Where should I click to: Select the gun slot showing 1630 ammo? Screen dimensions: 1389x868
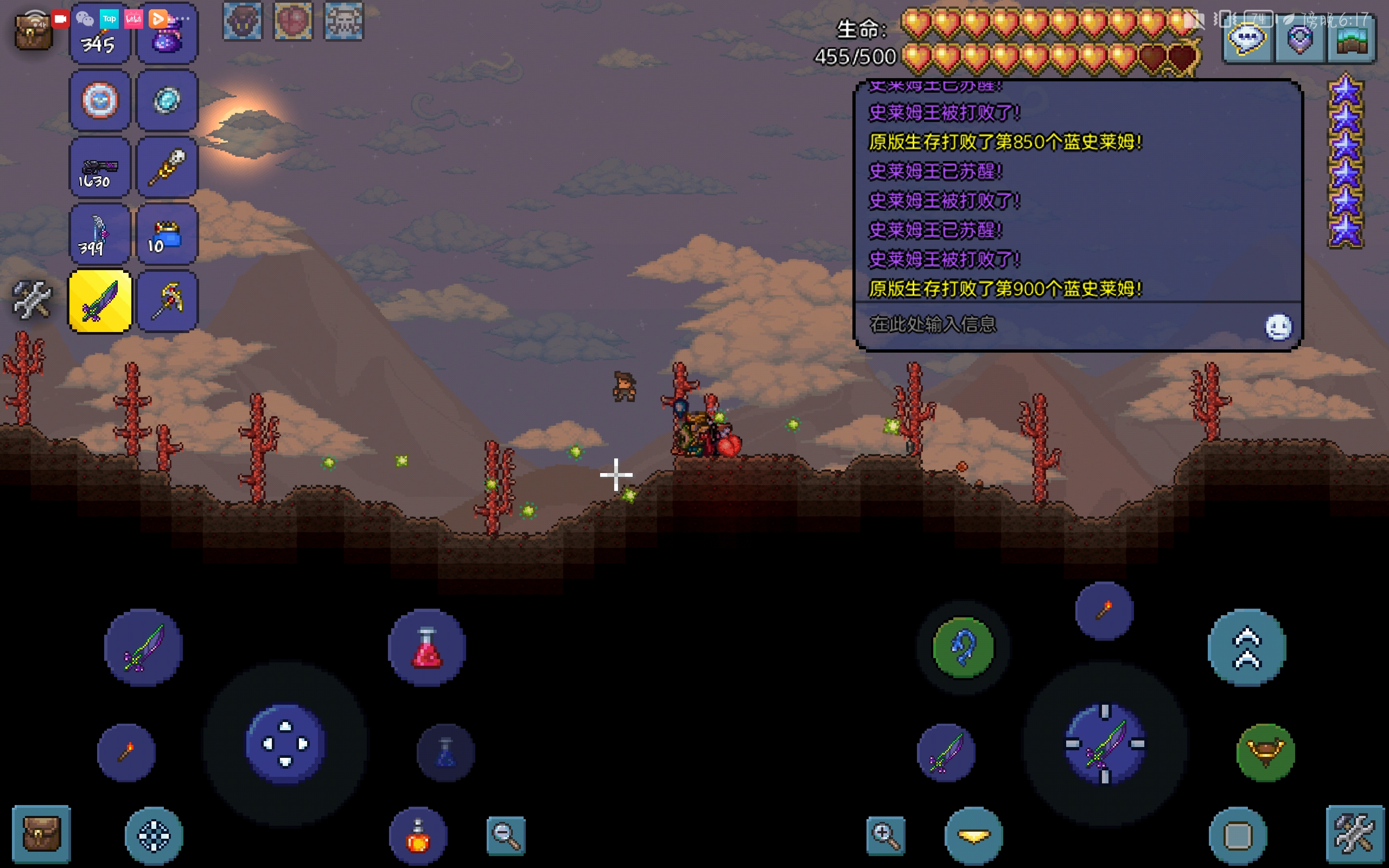tap(100, 168)
